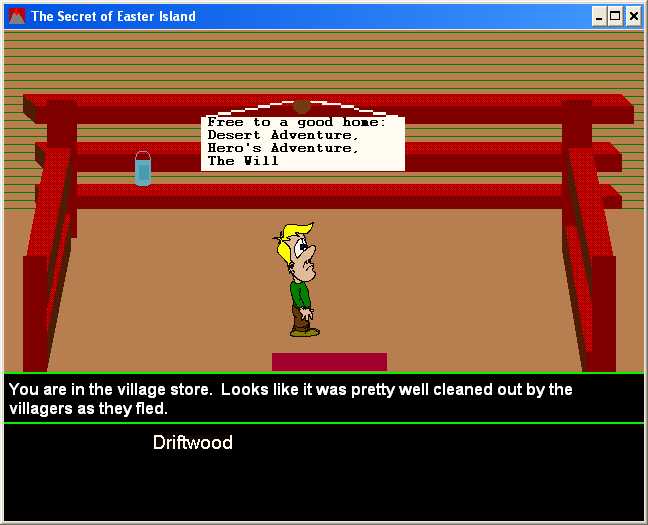The image size is (648, 525).
Task: Select the Driftwood inventory item
Action: click(192, 443)
